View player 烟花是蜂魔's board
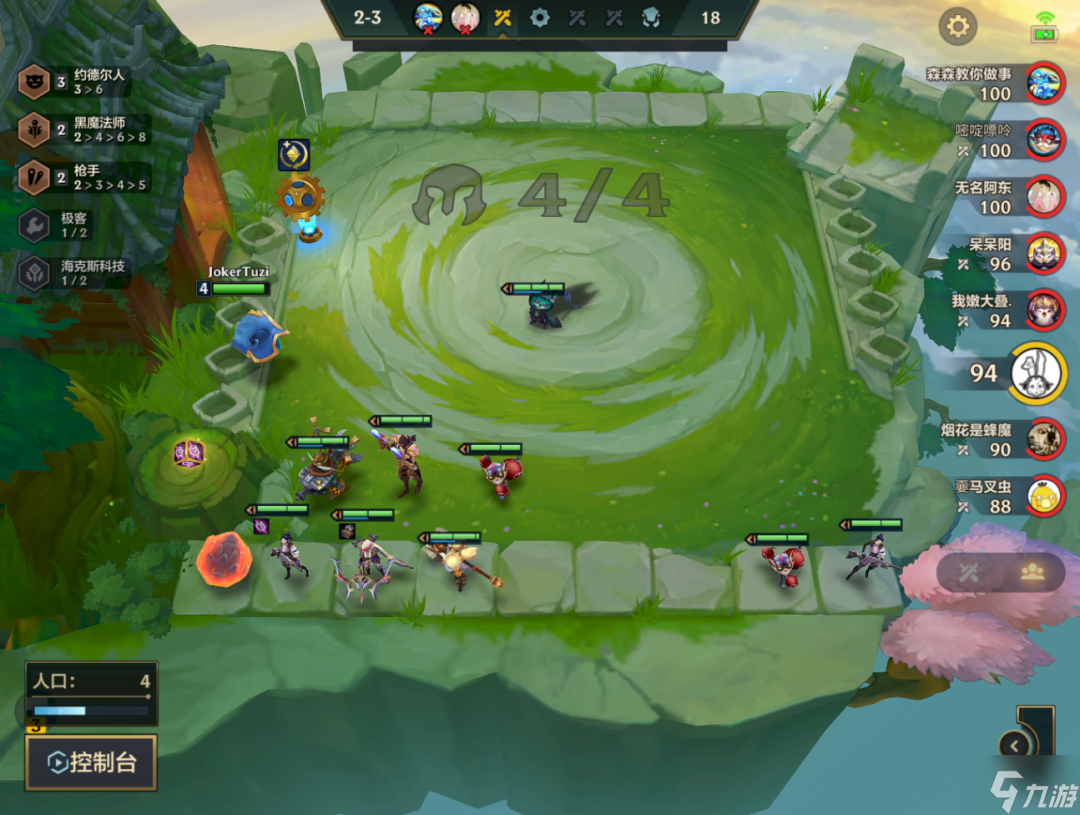 point(1045,439)
